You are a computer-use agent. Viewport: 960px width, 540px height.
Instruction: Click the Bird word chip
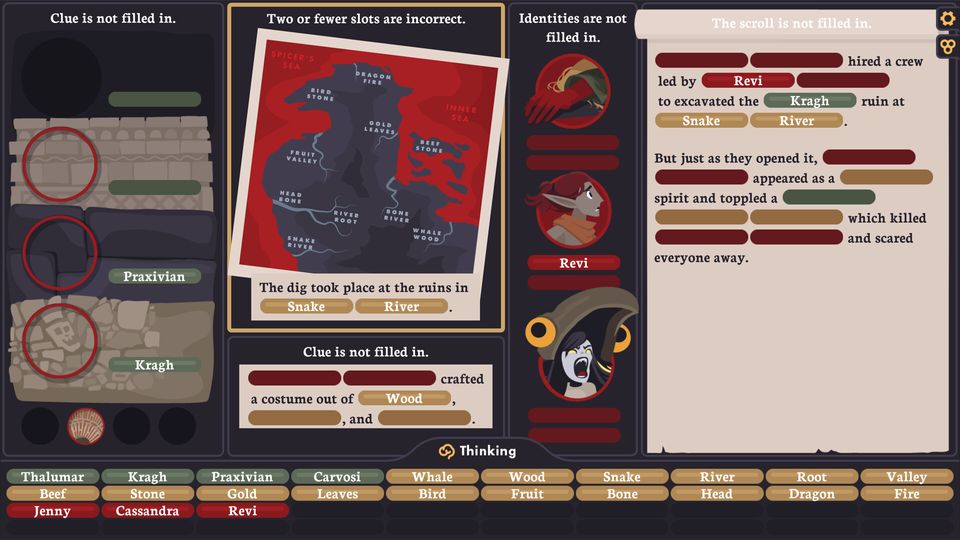pos(432,494)
